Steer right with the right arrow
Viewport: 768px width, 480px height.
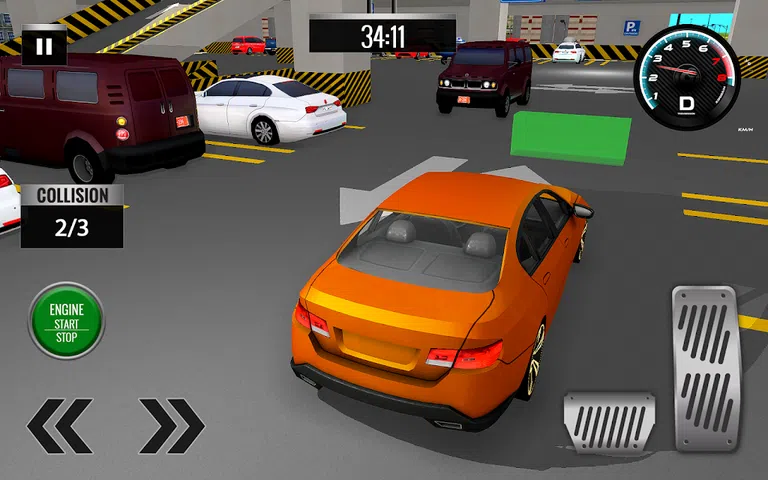[x=171, y=426]
